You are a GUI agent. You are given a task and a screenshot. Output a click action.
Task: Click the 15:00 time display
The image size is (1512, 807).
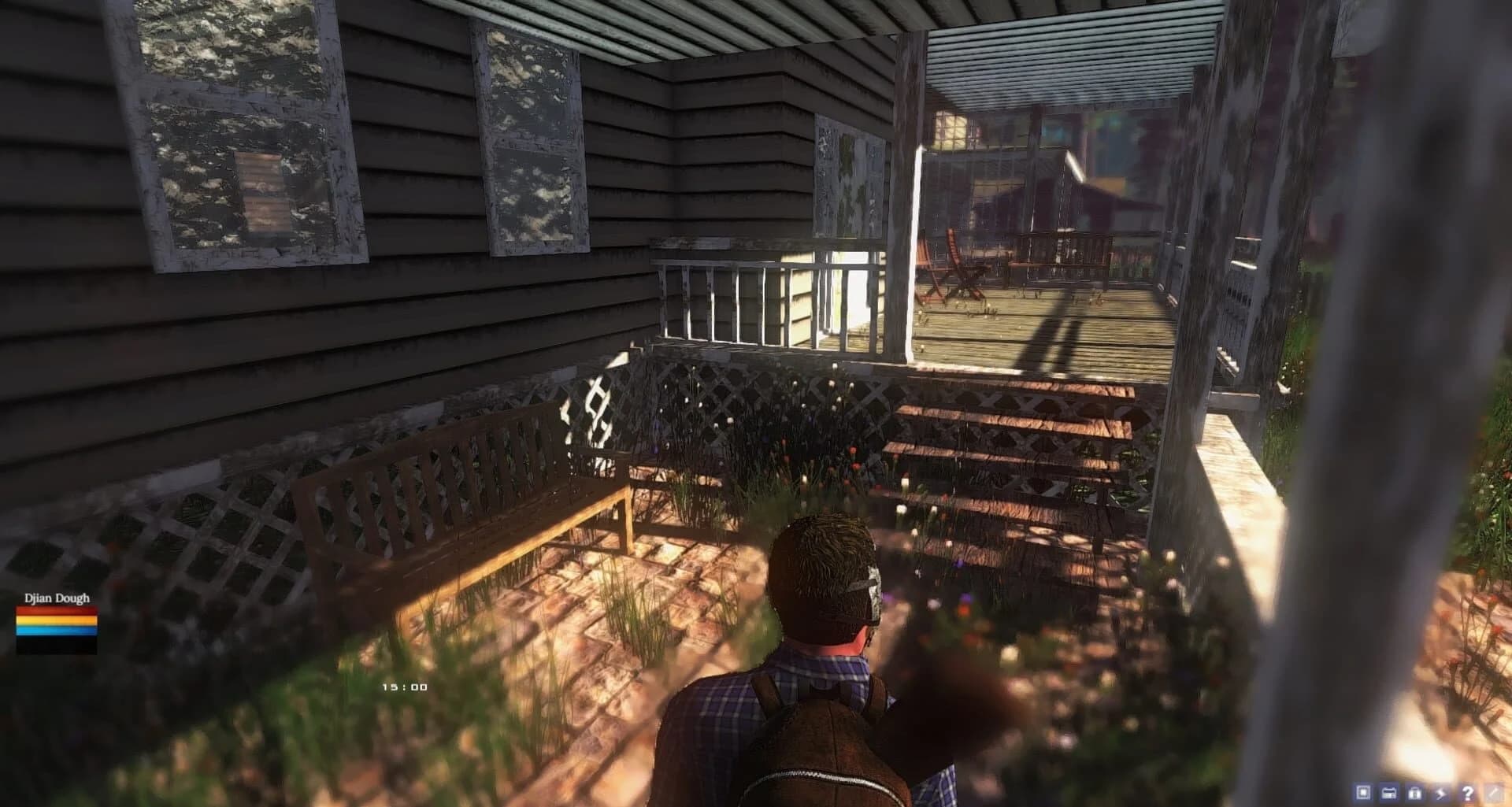tap(404, 686)
